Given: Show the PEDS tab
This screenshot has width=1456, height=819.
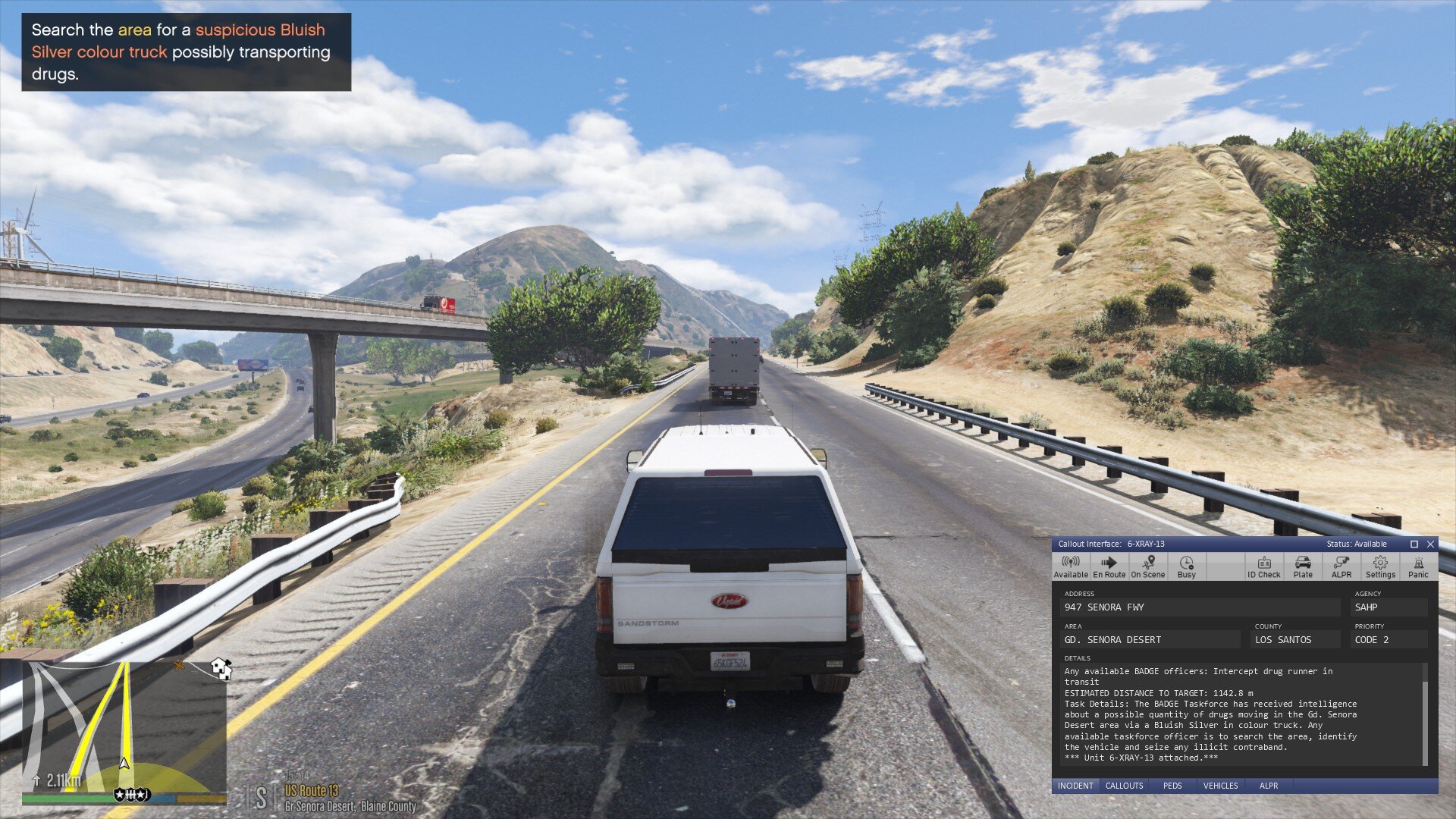Looking at the screenshot, I should (1172, 786).
